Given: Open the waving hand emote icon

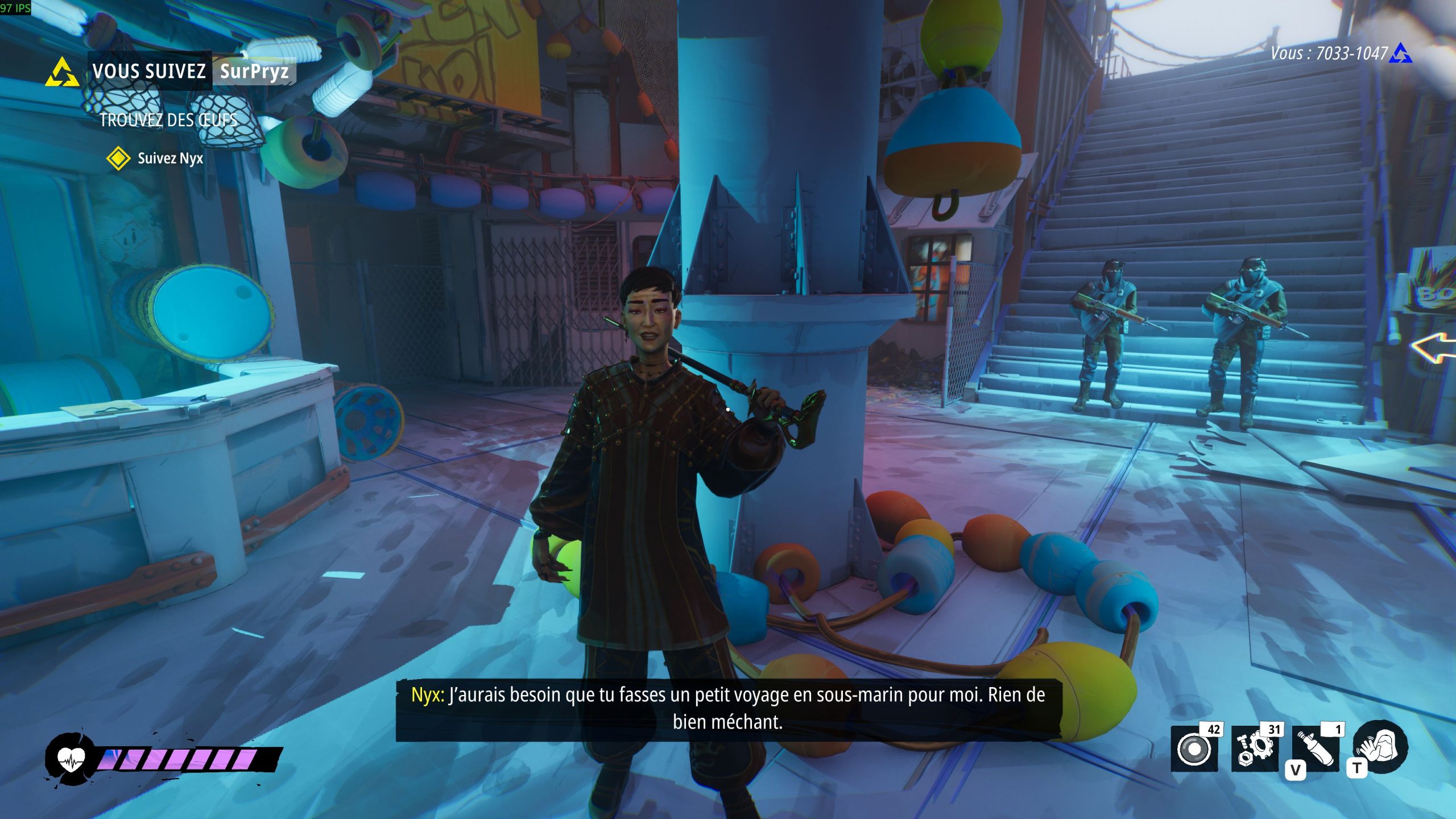Looking at the screenshot, I should point(1380,747).
